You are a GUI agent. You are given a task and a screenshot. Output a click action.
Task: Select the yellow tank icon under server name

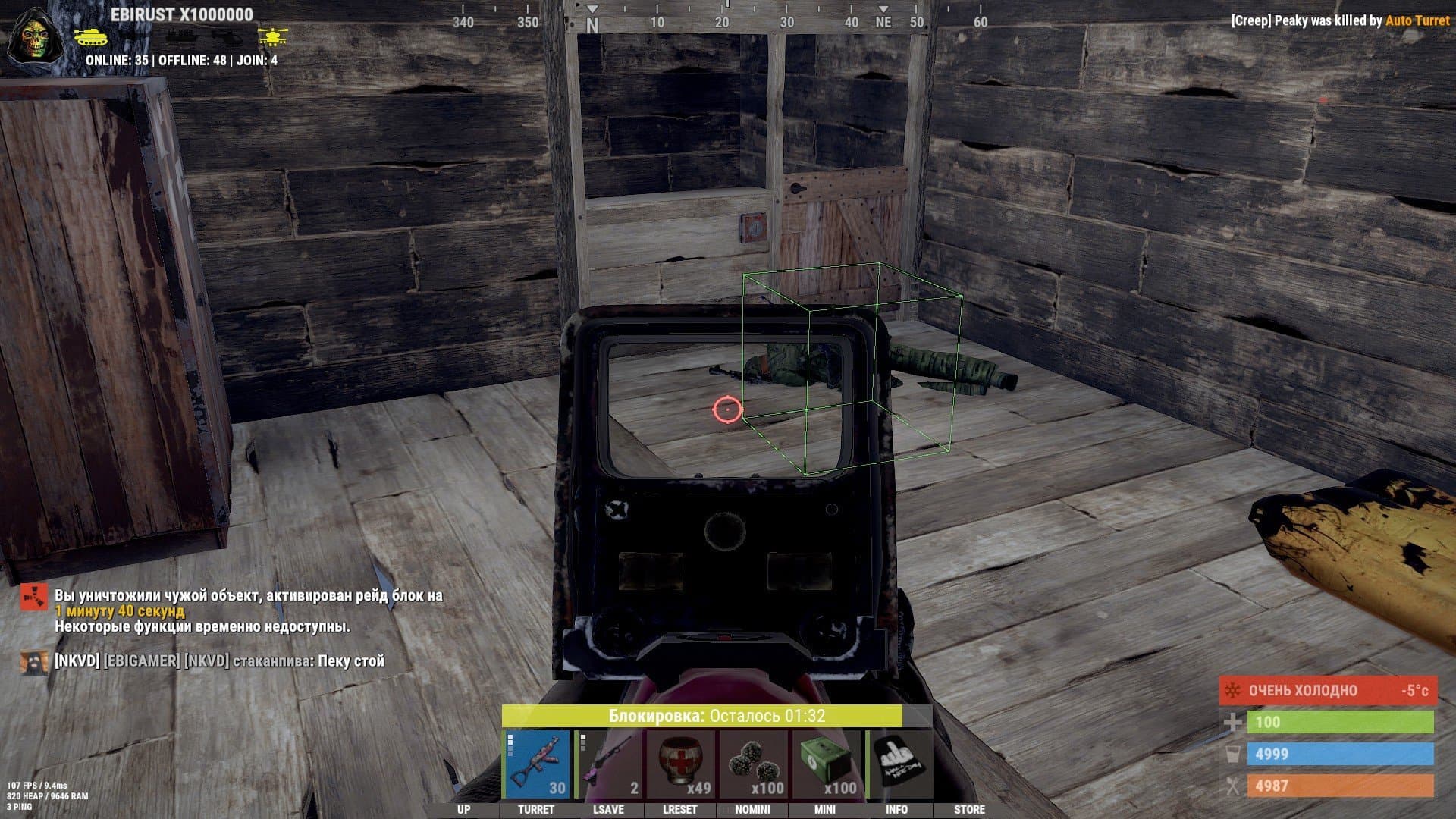click(93, 36)
